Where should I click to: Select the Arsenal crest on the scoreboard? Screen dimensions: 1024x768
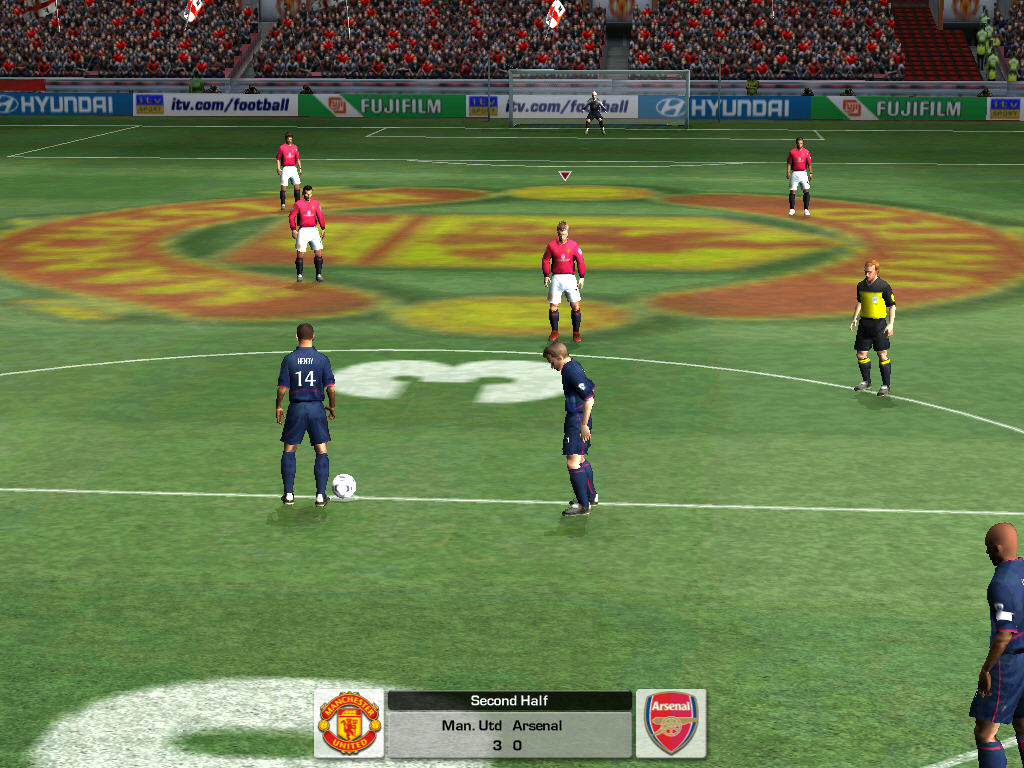click(x=671, y=722)
